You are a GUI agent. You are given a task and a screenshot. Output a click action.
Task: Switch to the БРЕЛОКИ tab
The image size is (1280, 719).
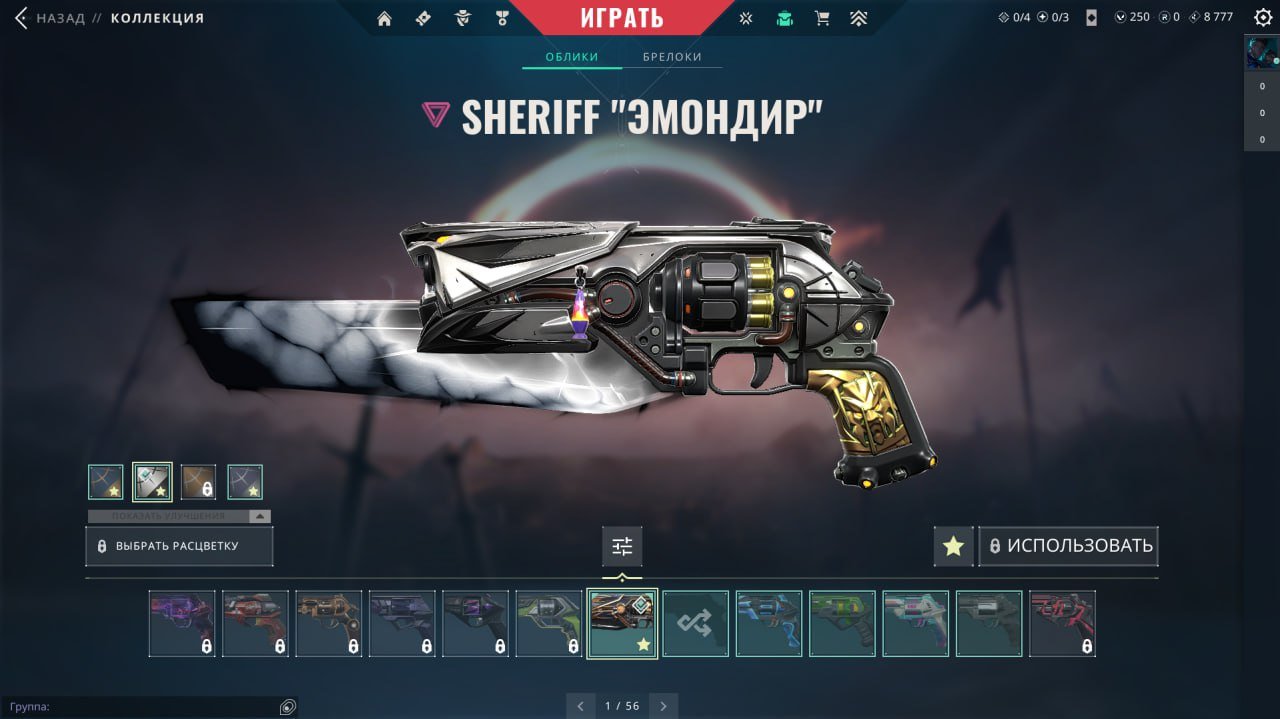click(672, 57)
